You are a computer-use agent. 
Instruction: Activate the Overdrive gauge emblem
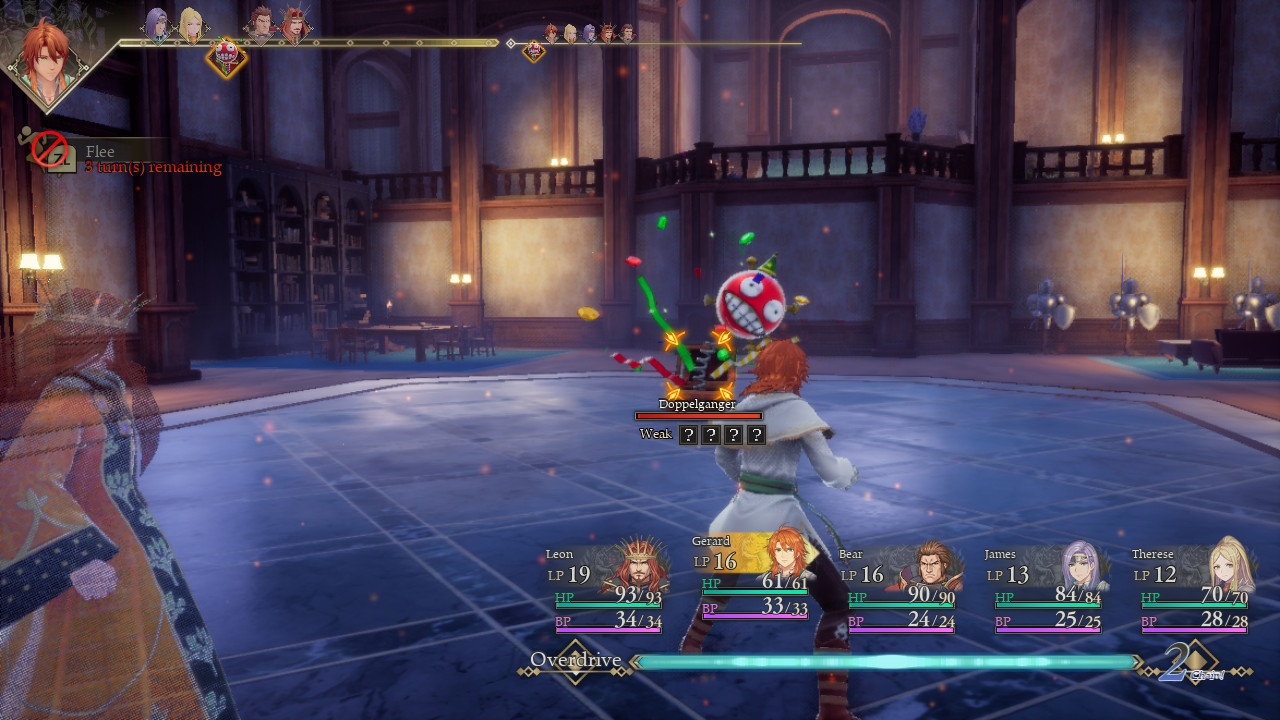click(575, 662)
